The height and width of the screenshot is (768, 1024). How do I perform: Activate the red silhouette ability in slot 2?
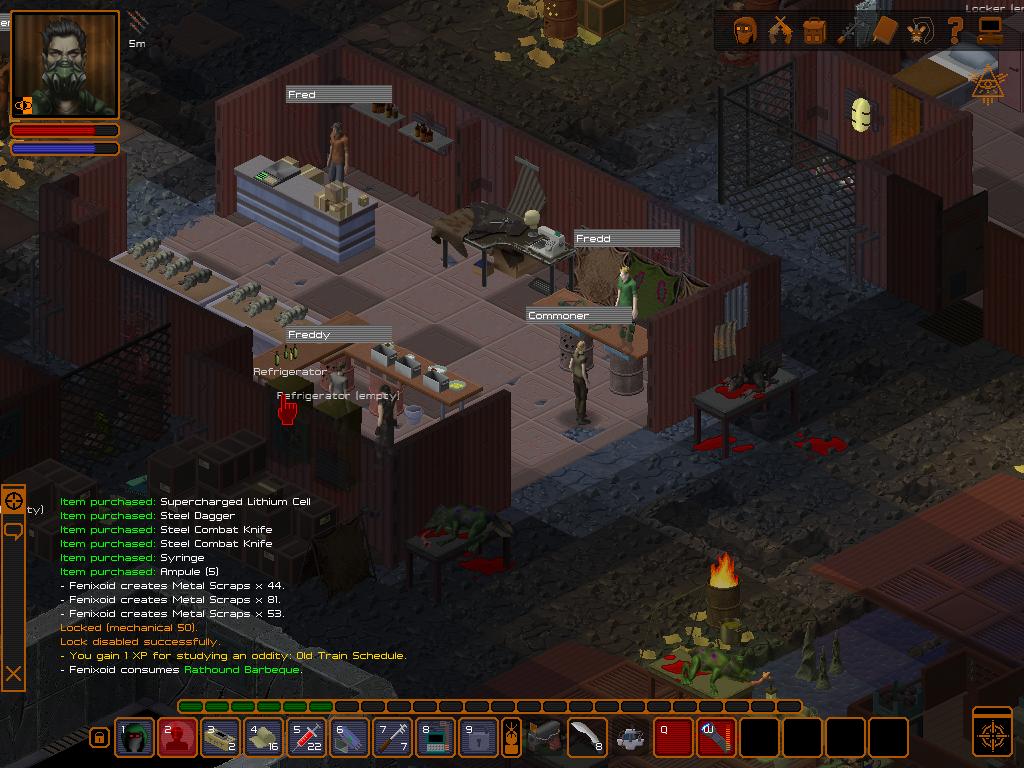(178, 738)
